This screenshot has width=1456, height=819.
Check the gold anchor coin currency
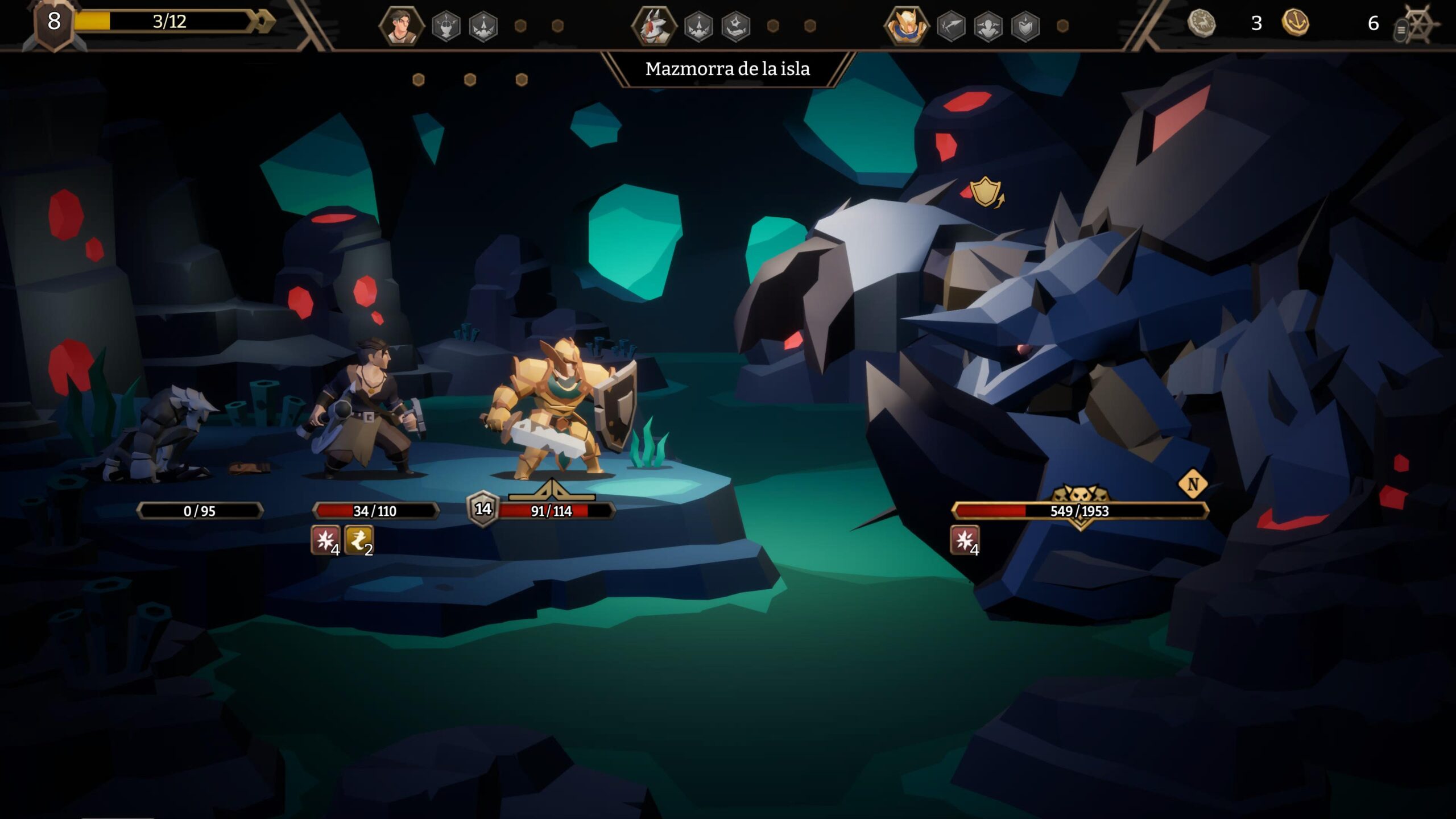(x=1295, y=23)
